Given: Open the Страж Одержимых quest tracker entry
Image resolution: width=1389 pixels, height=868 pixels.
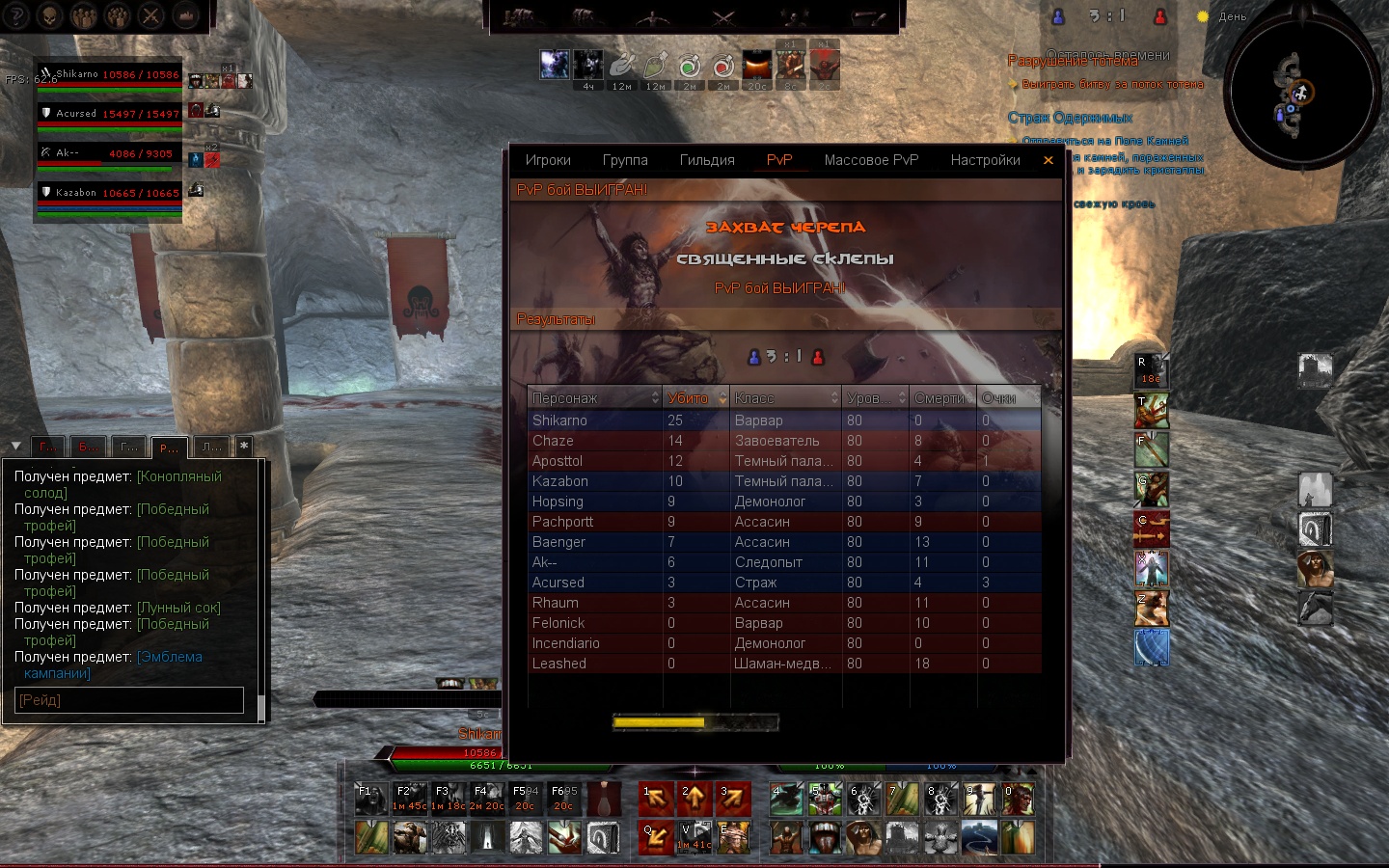Looking at the screenshot, I should [x=1070, y=118].
